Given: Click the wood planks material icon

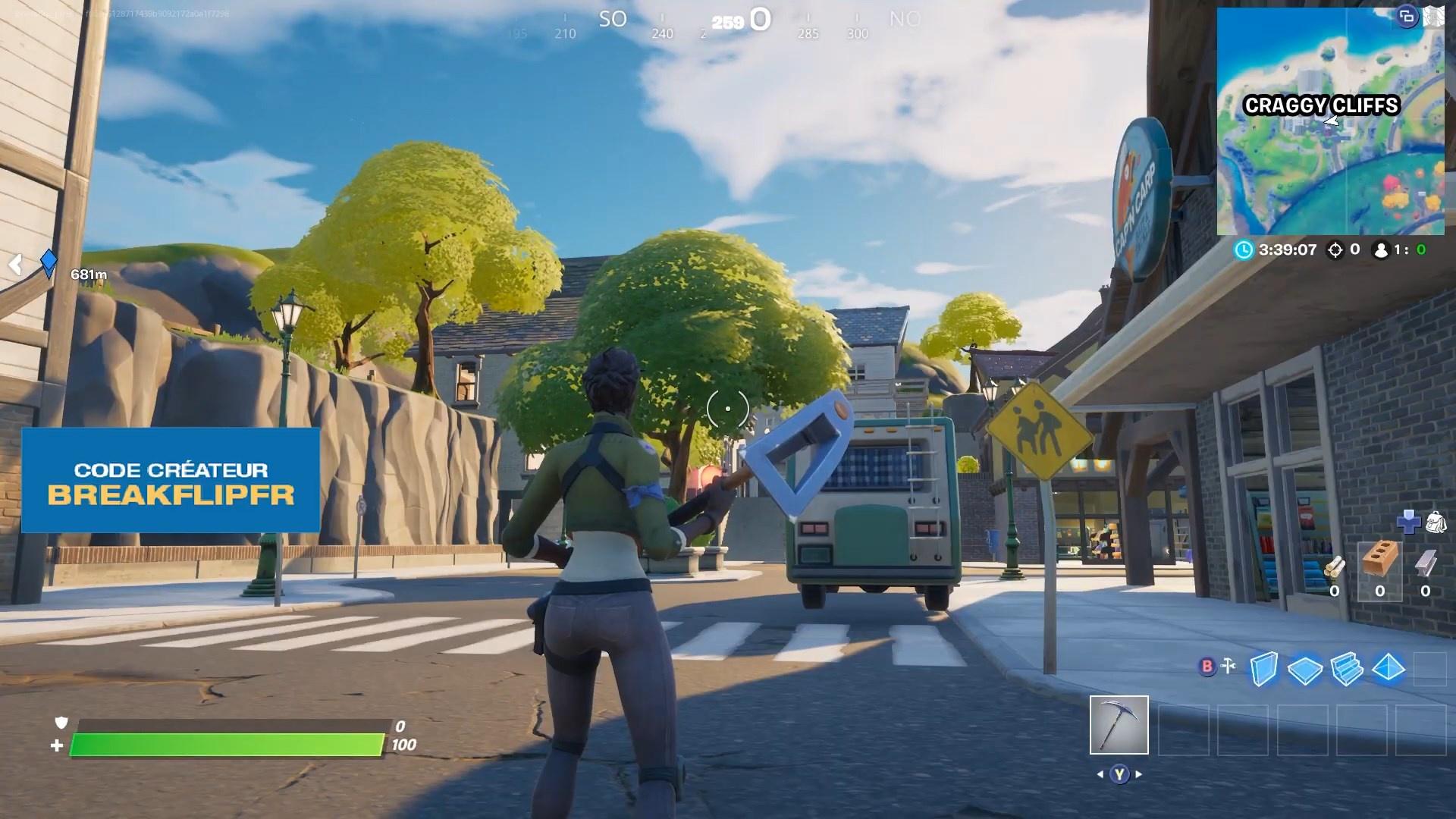Looking at the screenshot, I should coord(1335,566).
